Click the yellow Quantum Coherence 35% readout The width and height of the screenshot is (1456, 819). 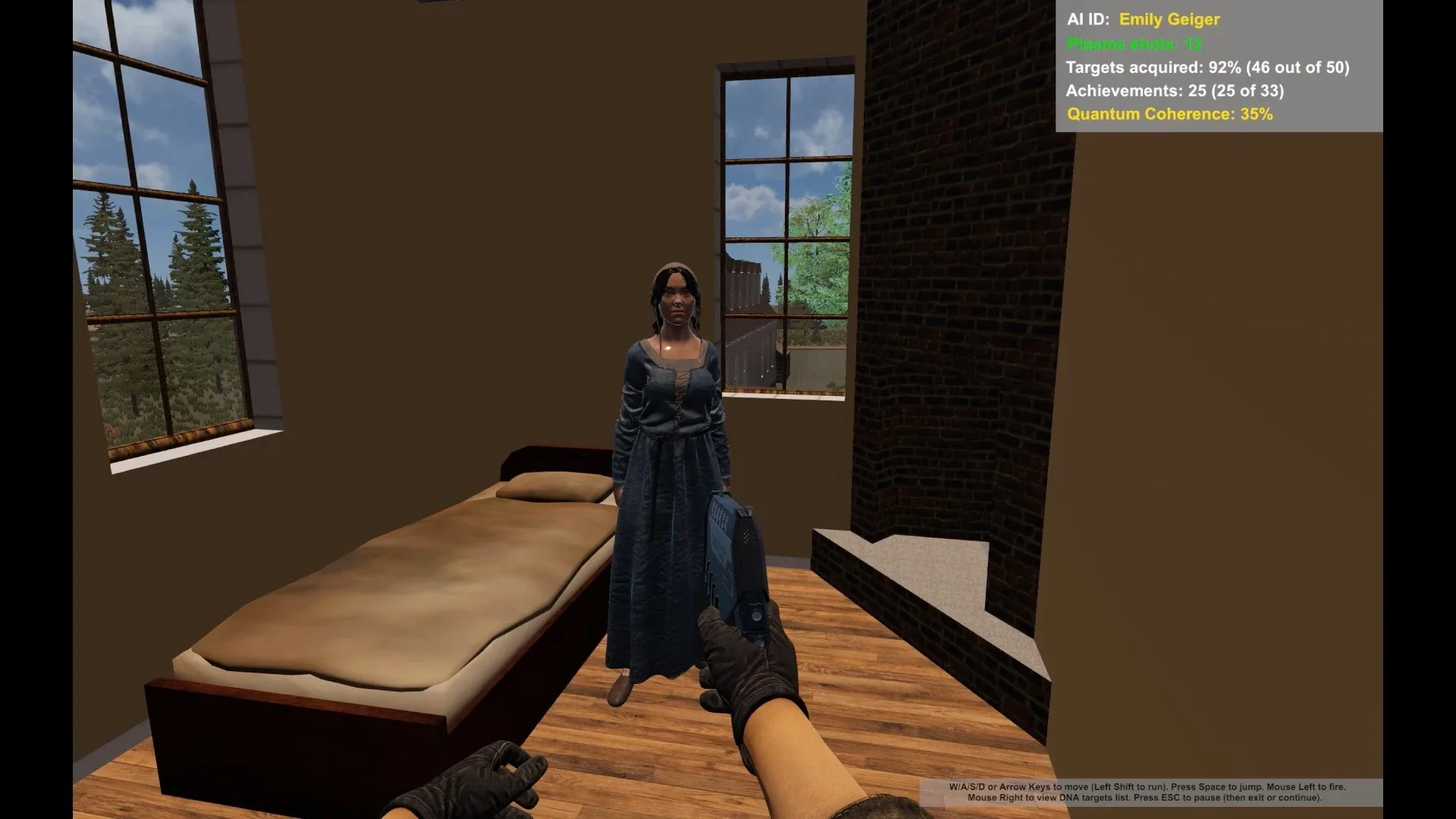click(1169, 115)
